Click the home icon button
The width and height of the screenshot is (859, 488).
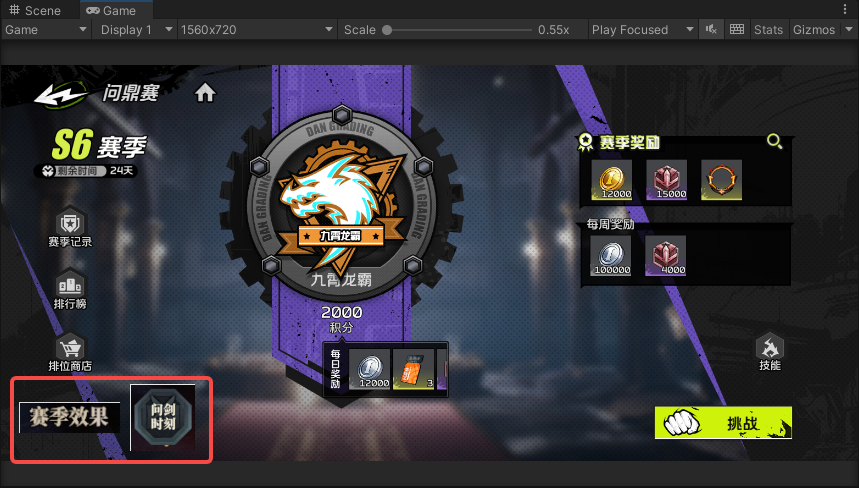205,93
